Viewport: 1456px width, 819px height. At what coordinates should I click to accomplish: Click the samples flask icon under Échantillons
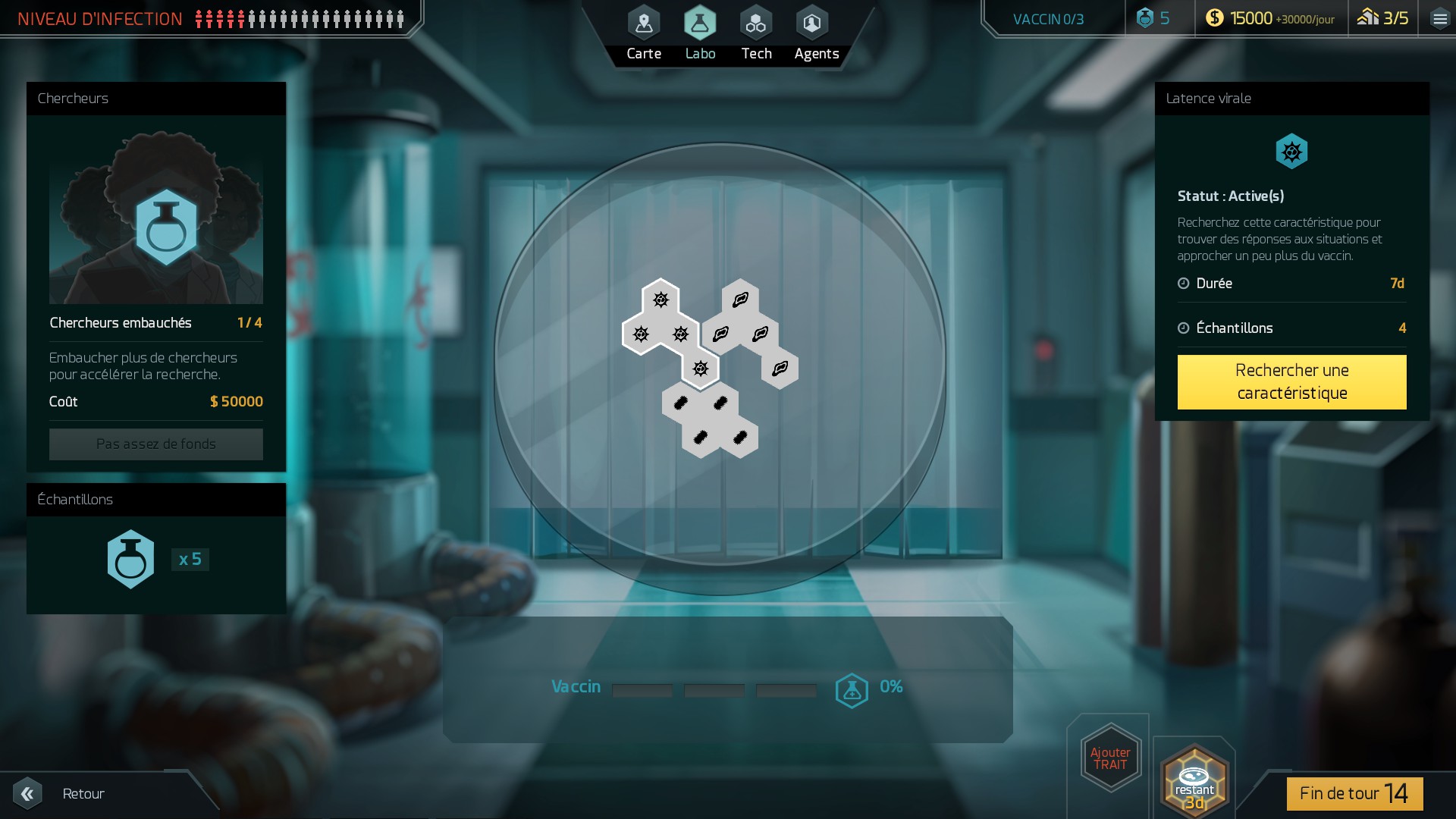(x=130, y=560)
